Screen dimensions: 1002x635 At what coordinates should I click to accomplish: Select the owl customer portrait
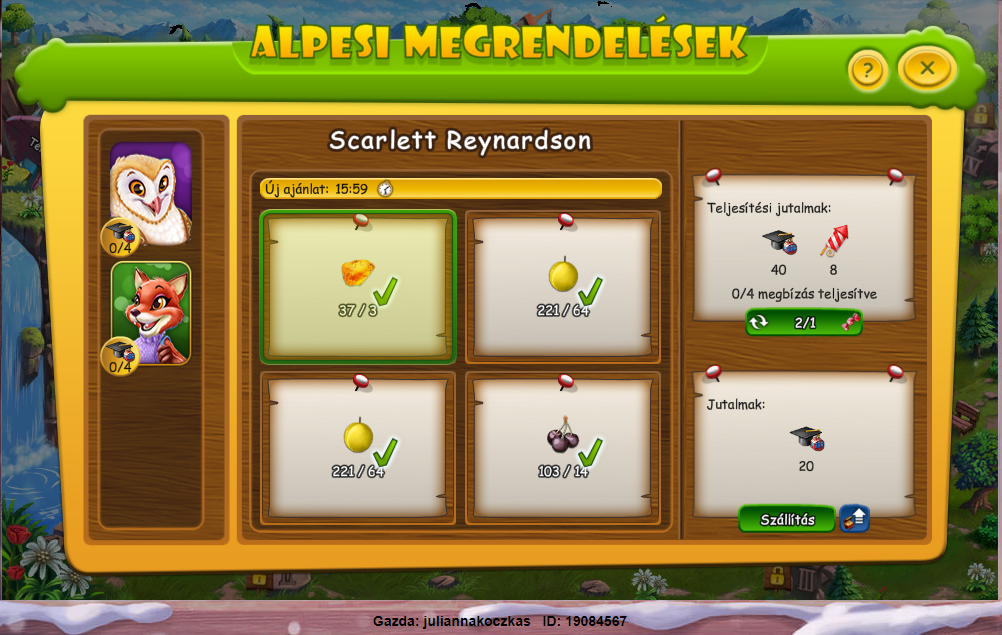pos(151,194)
